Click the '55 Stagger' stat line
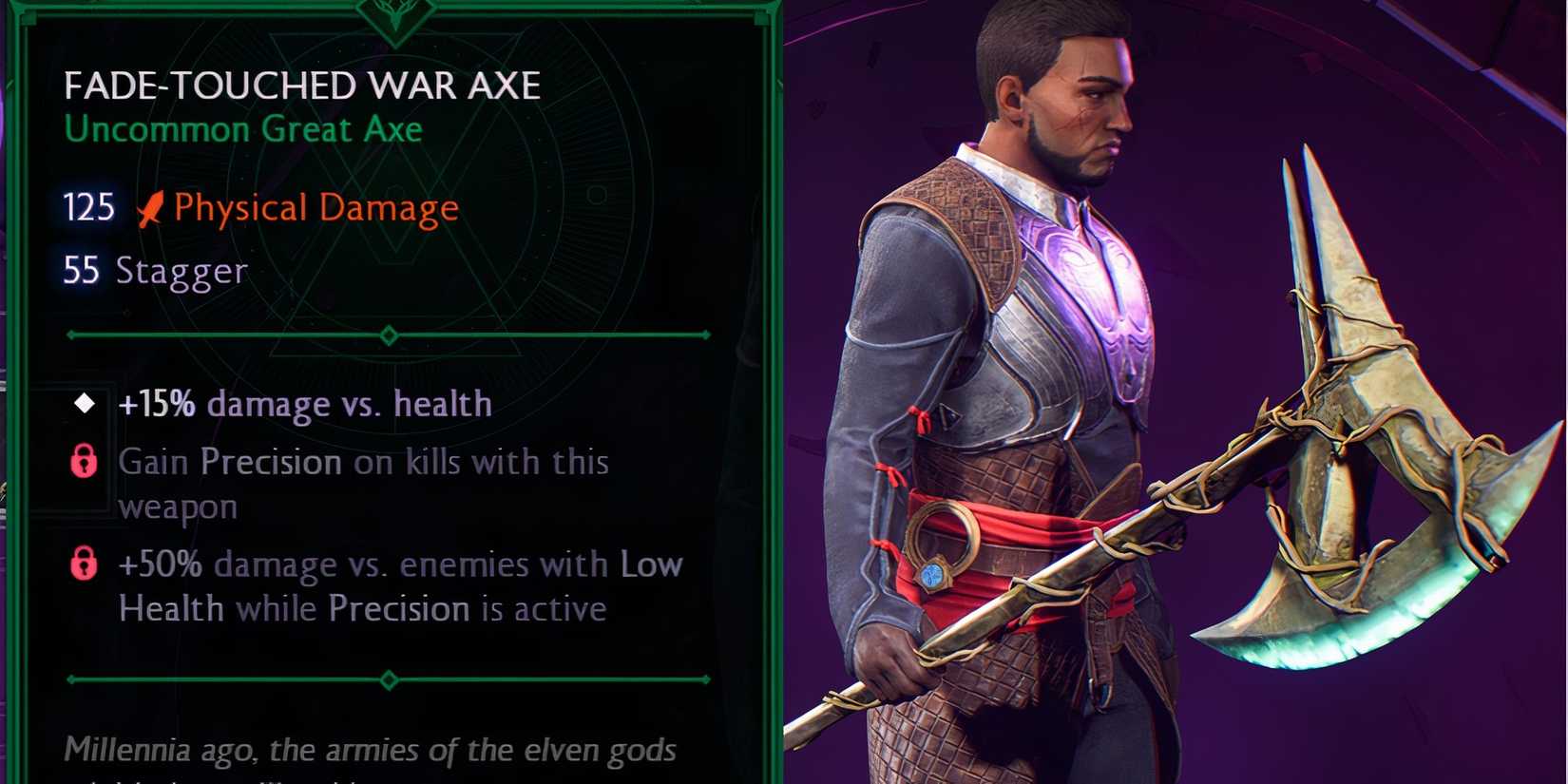Image resolution: width=1568 pixels, height=784 pixels. (x=154, y=271)
